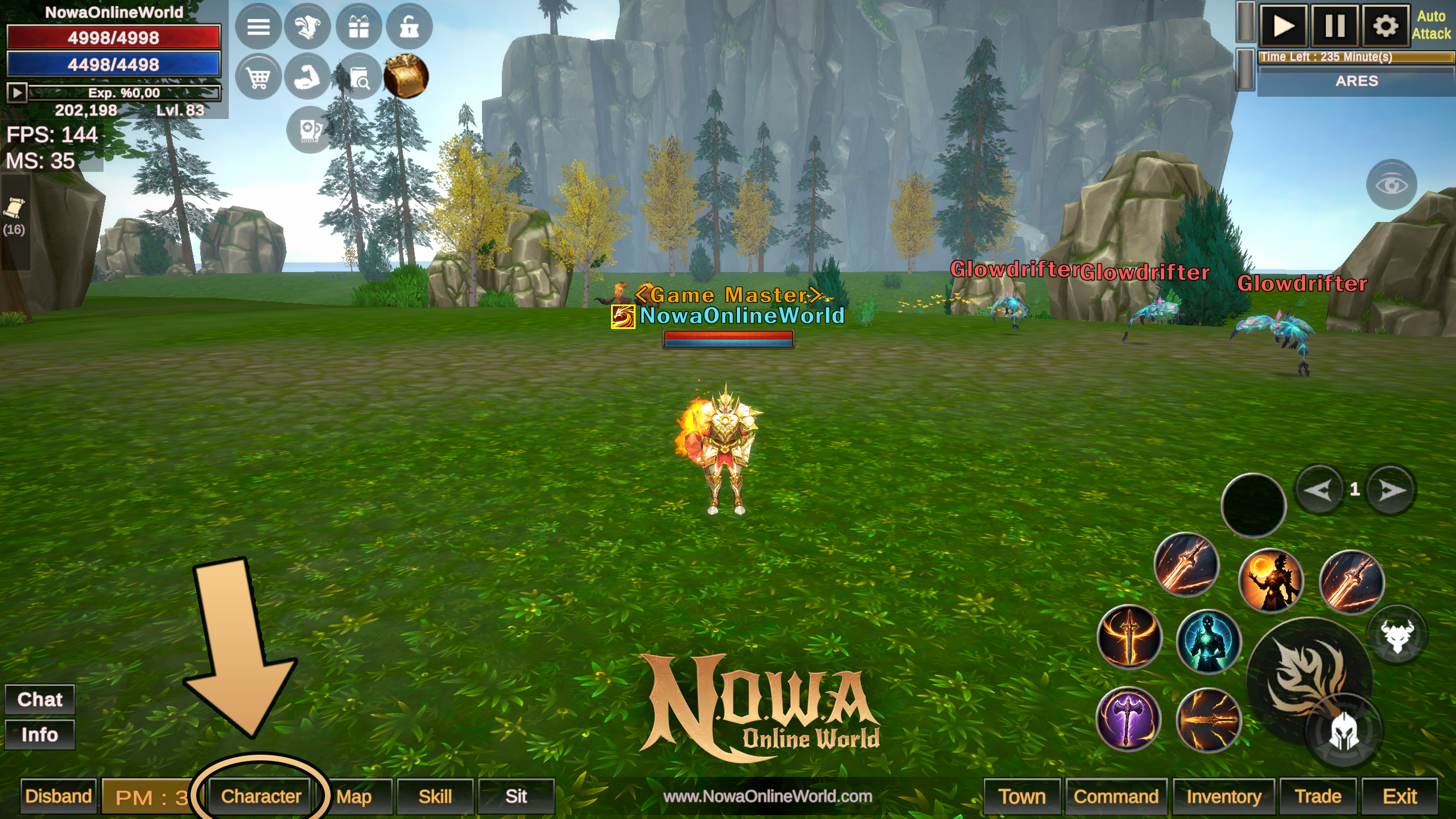Open the Map button
1456x819 pixels.
tap(354, 796)
